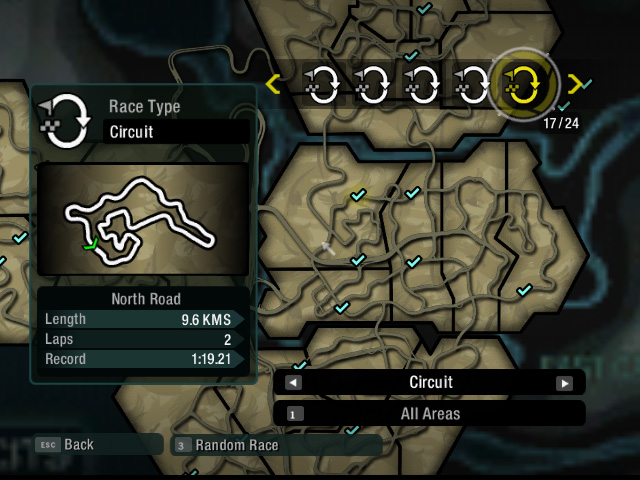This screenshot has width=640, height=480.
Task: Open the All Areas filter
Action: coord(430,413)
